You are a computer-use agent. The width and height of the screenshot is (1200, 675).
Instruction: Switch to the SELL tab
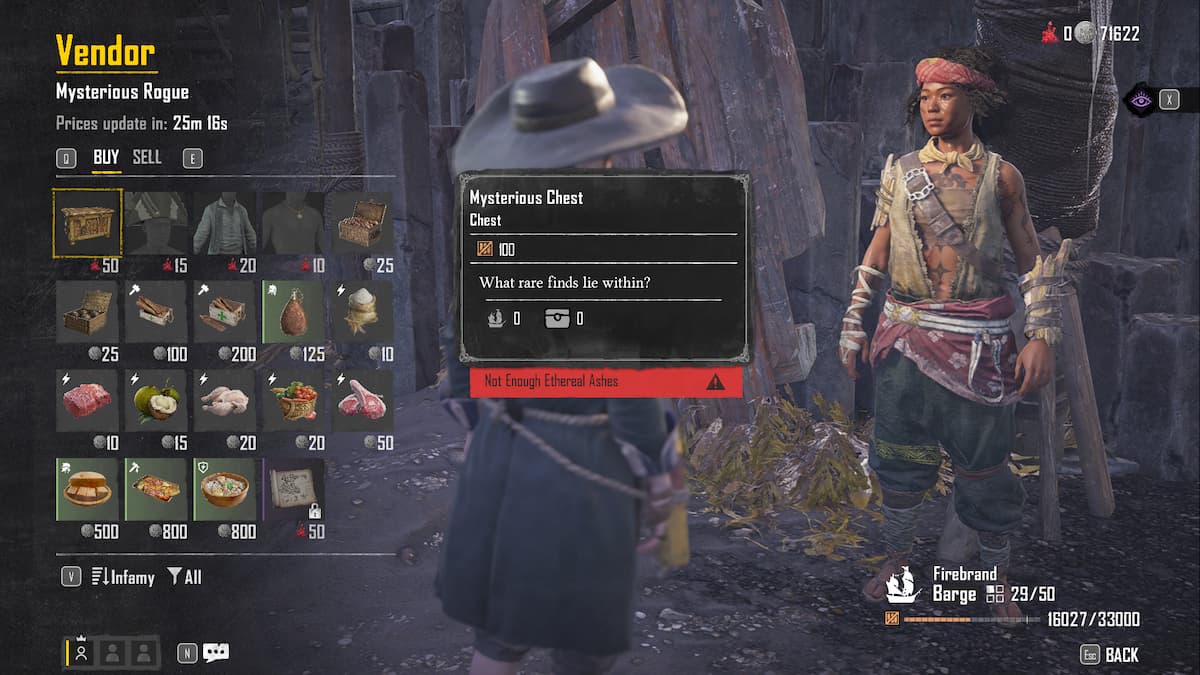point(147,157)
